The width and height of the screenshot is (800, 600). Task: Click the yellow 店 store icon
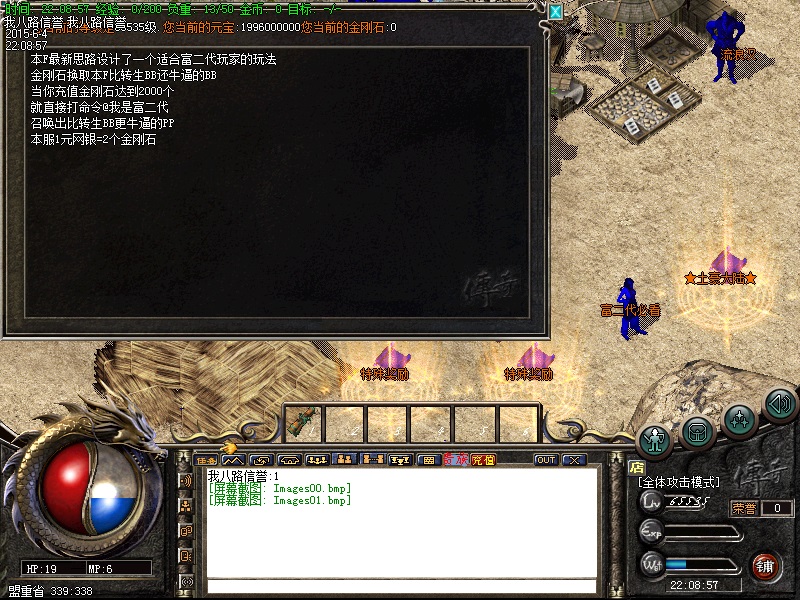[636, 466]
